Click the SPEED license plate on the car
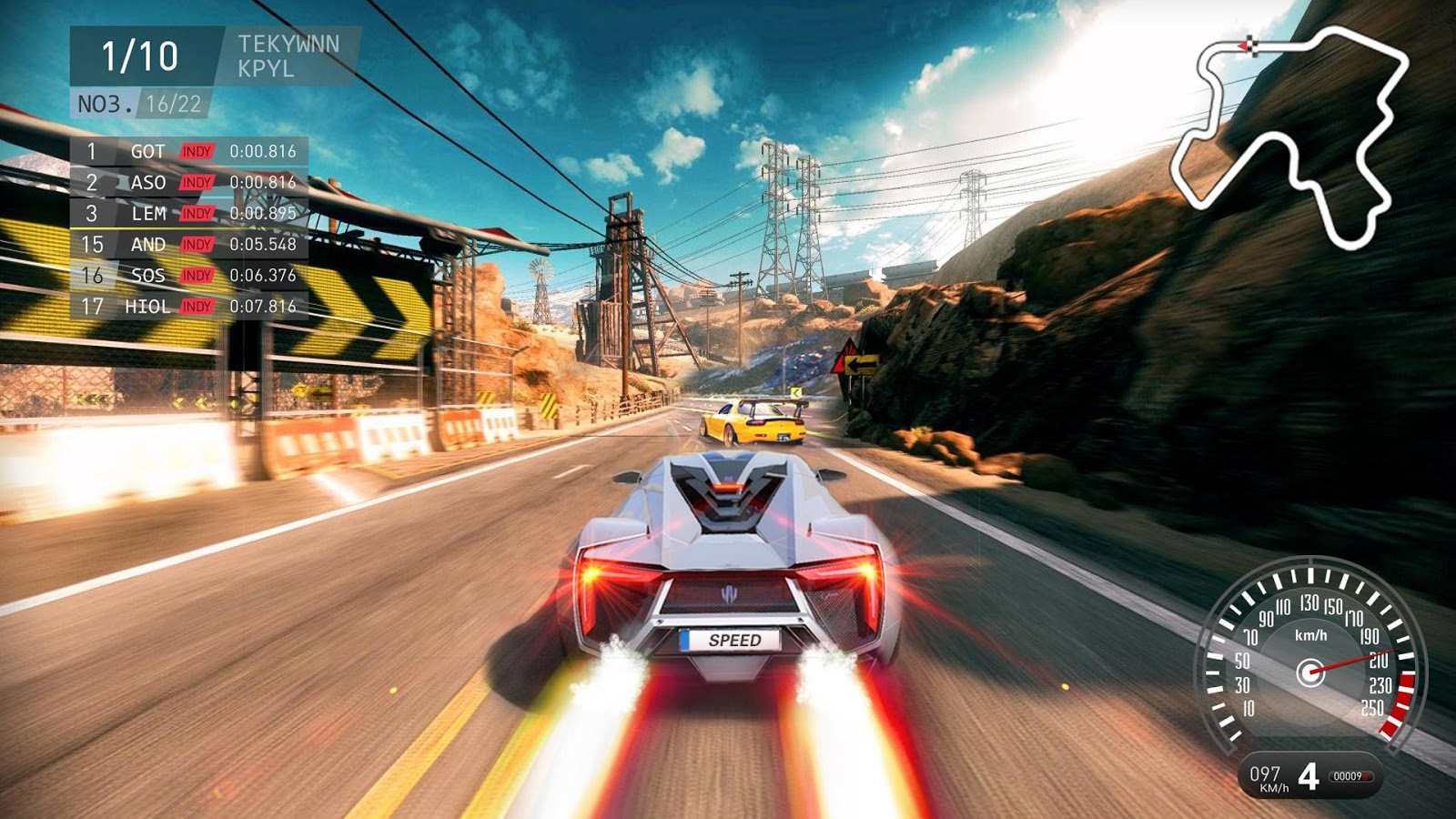This screenshot has width=1456, height=819. [731, 641]
